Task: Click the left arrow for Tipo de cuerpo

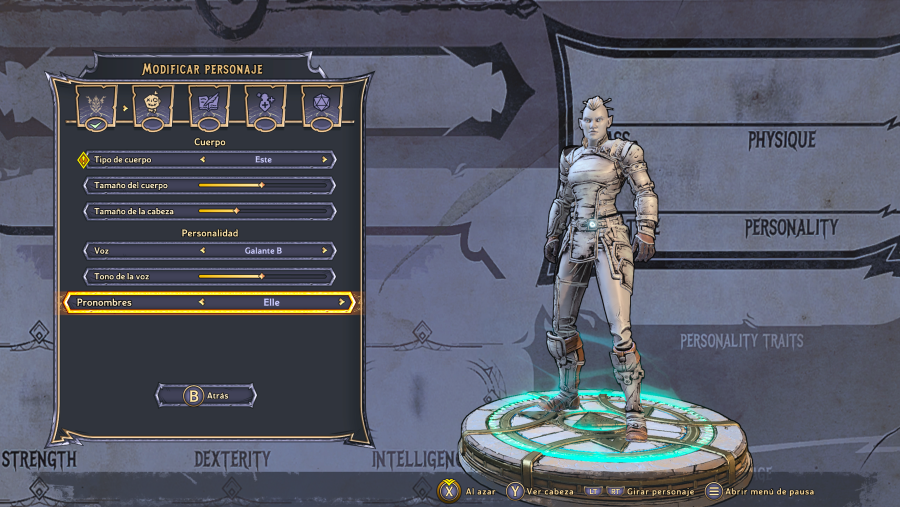Action: point(203,160)
